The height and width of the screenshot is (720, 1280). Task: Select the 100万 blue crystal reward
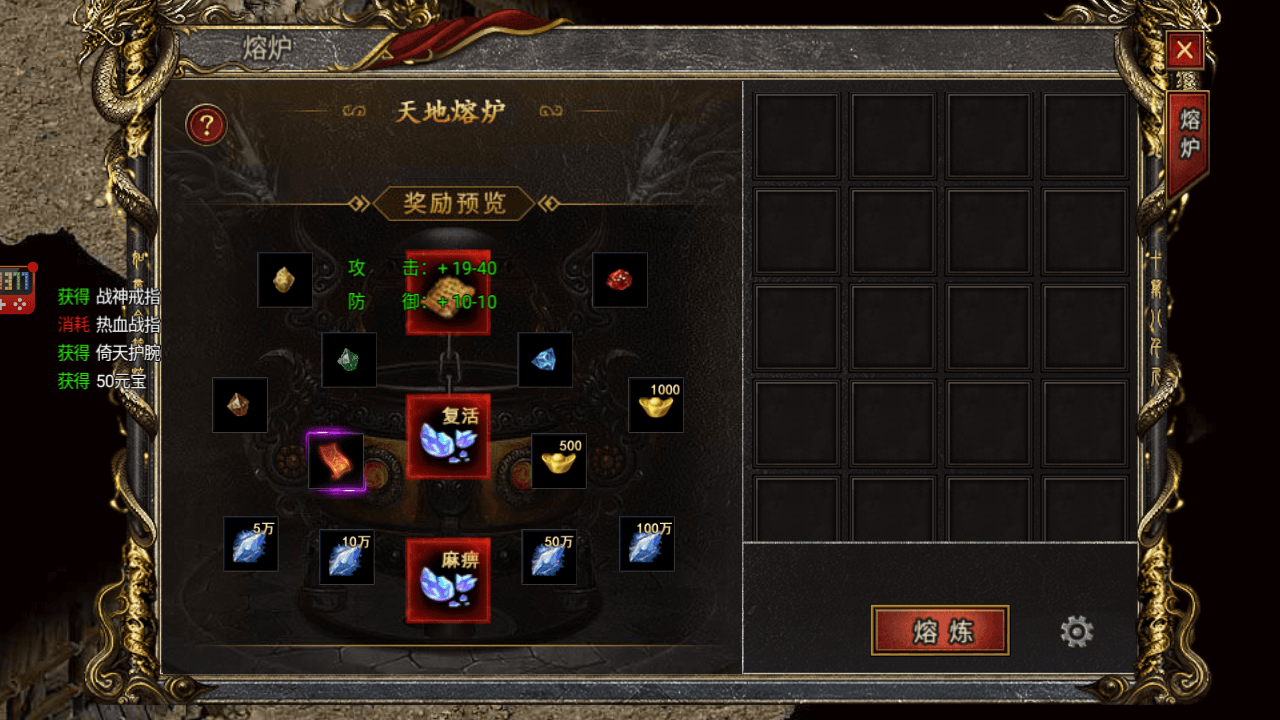coord(647,544)
